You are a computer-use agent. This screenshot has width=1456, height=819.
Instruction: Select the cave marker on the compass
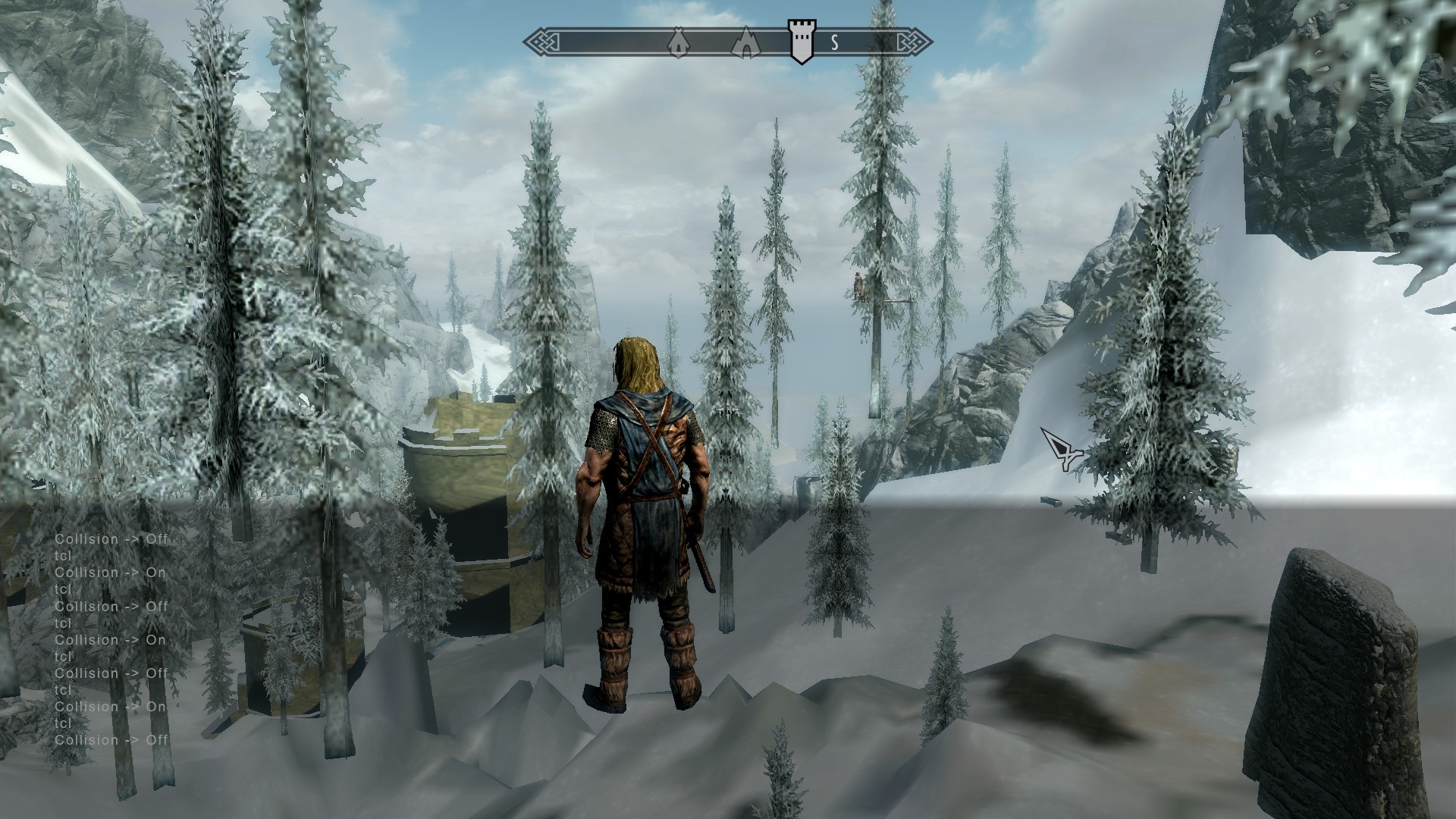(x=746, y=42)
